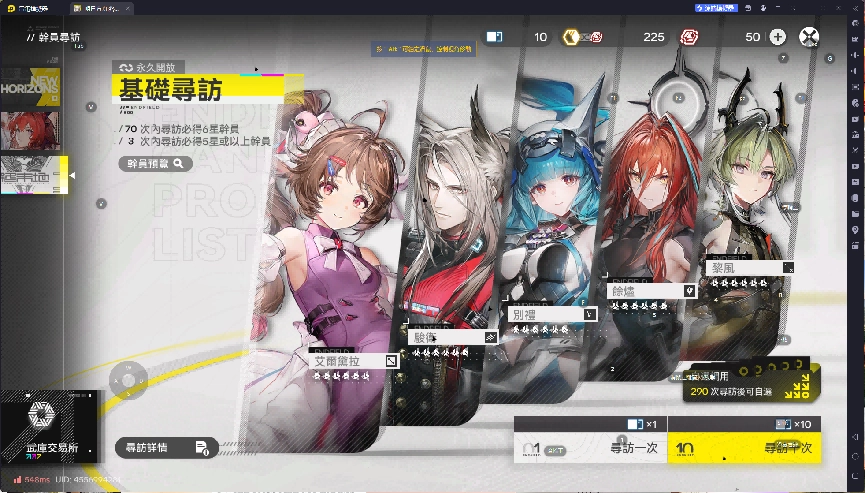This screenshot has width=865, height=493.
Task: Click the yellow hexagonal currency icon
Action: (x=573, y=37)
